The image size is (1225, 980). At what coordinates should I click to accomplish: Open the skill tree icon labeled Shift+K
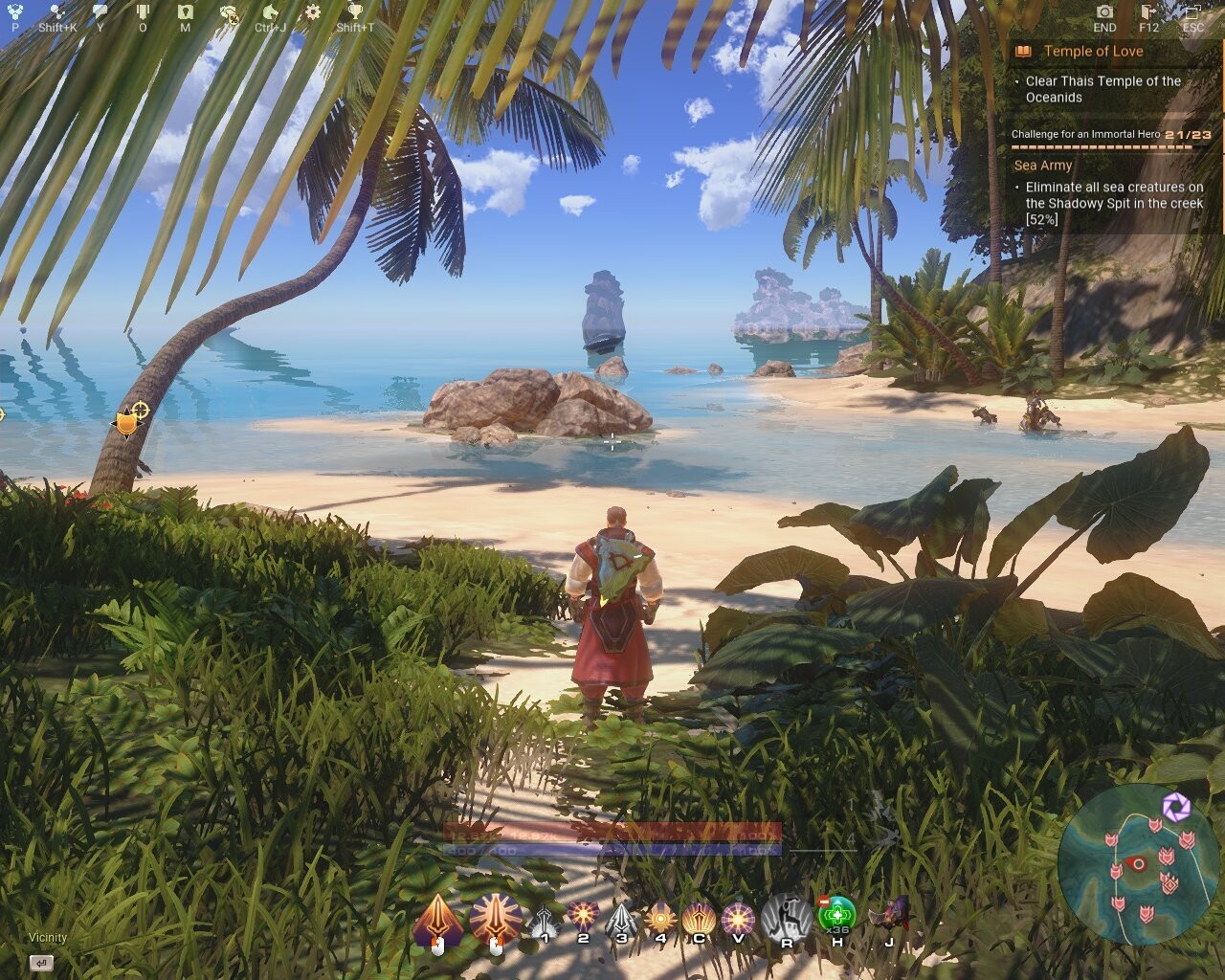(57, 12)
